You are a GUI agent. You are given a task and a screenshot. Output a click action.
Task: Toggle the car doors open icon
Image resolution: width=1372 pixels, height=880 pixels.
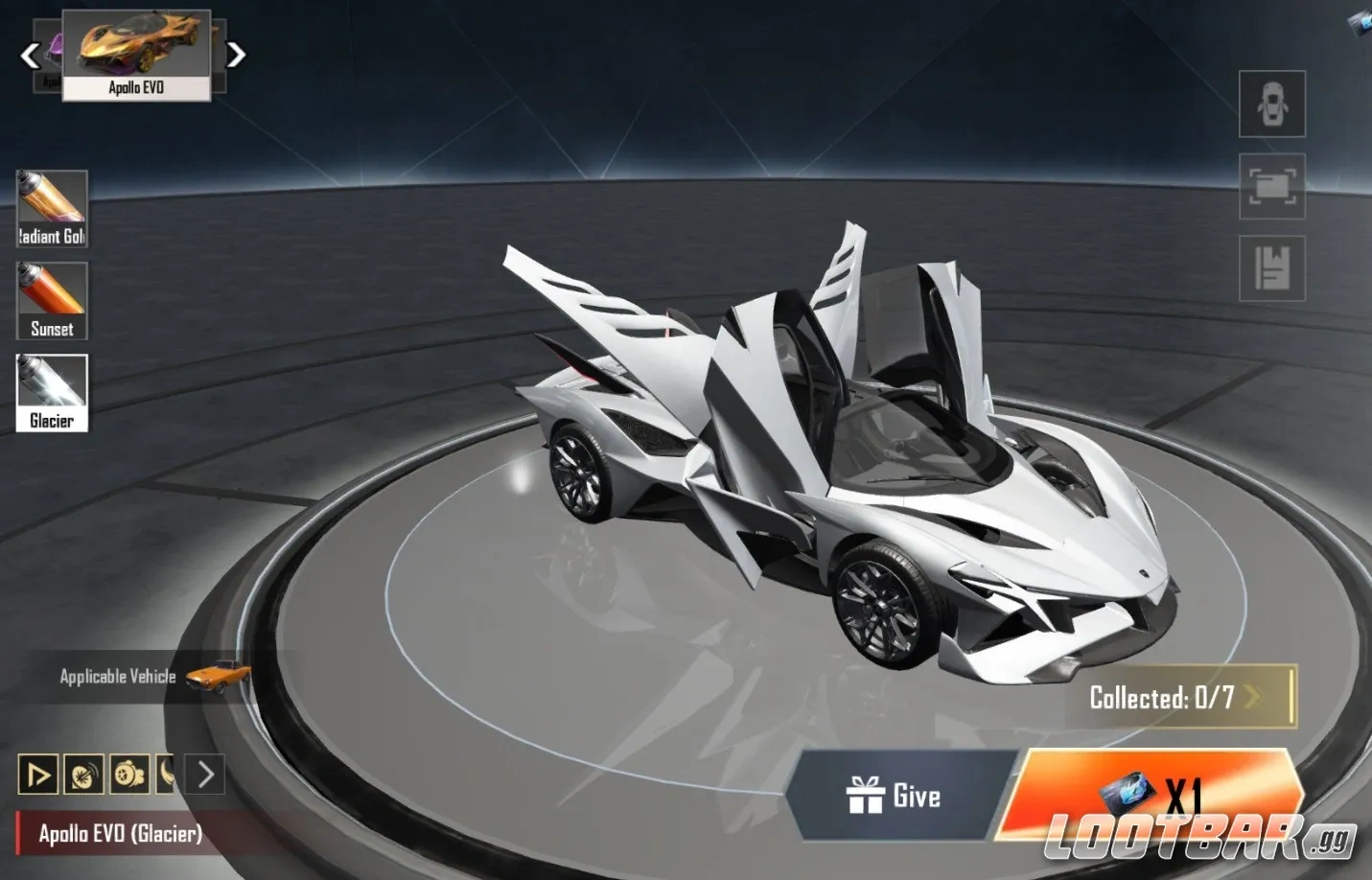tap(1271, 104)
